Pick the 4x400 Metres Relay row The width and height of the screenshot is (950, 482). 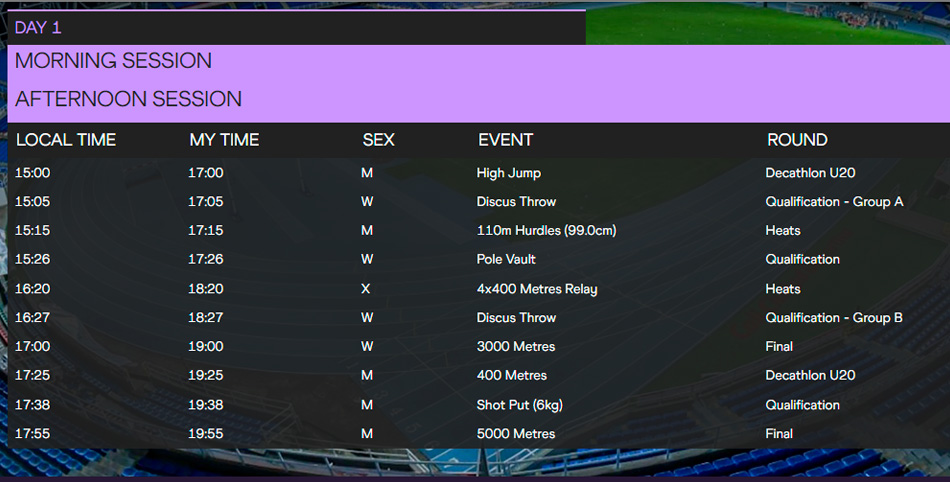536,289
